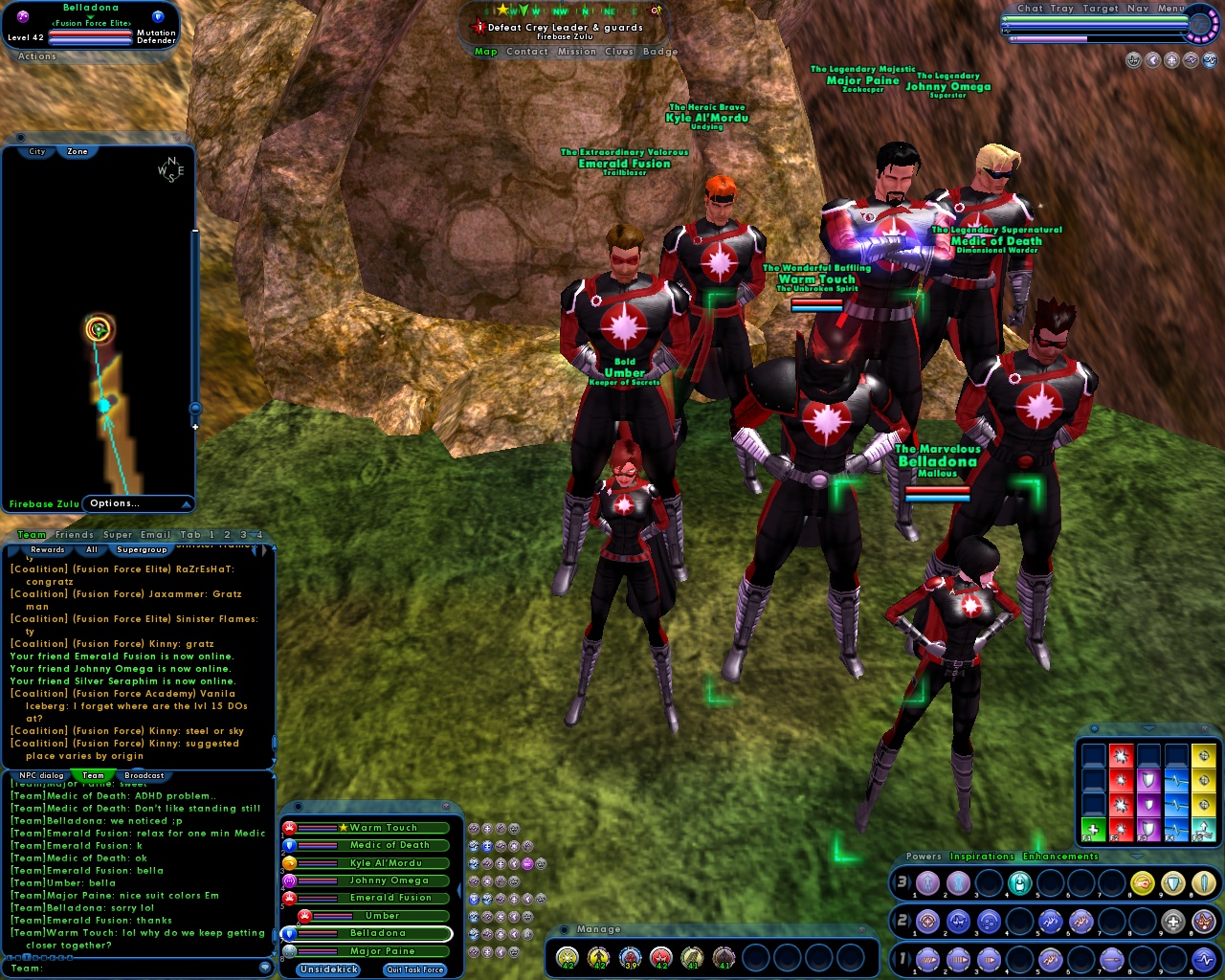Screen dimensions: 1225x980
Task: Use the yellow punch inspiration in tray 3
Action: (1142, 882)
